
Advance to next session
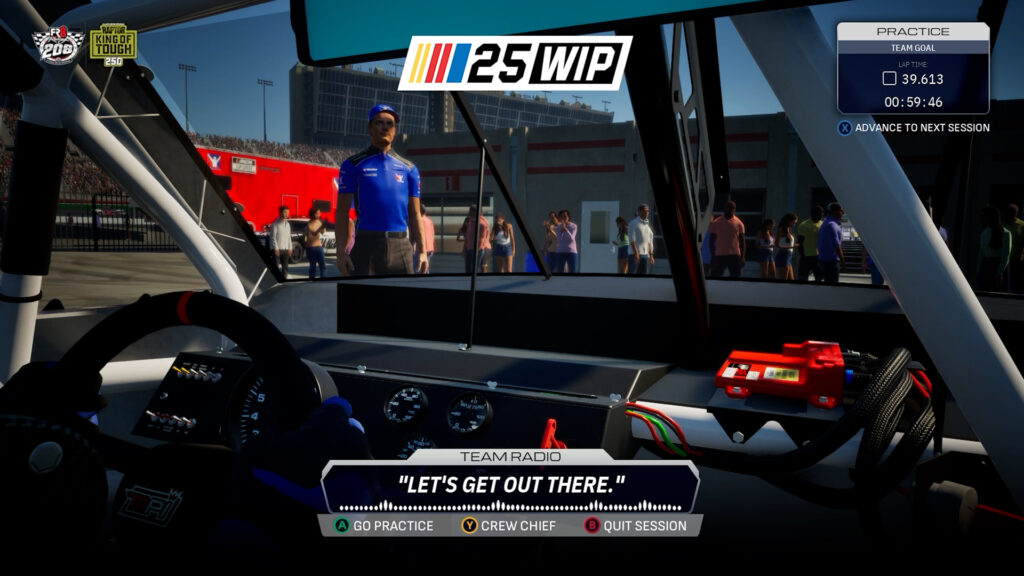[913, 128]
